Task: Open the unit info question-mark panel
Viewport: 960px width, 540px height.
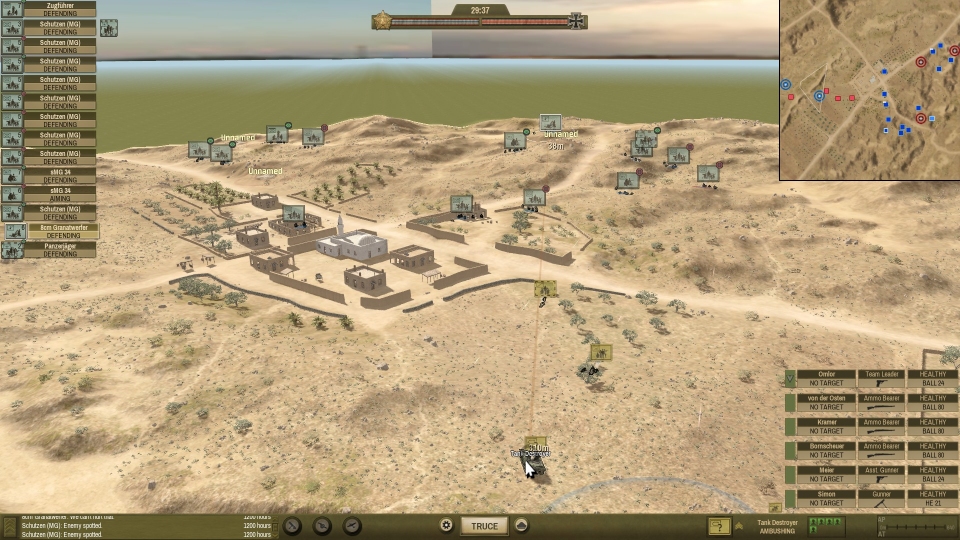Action: coord(718,526)
